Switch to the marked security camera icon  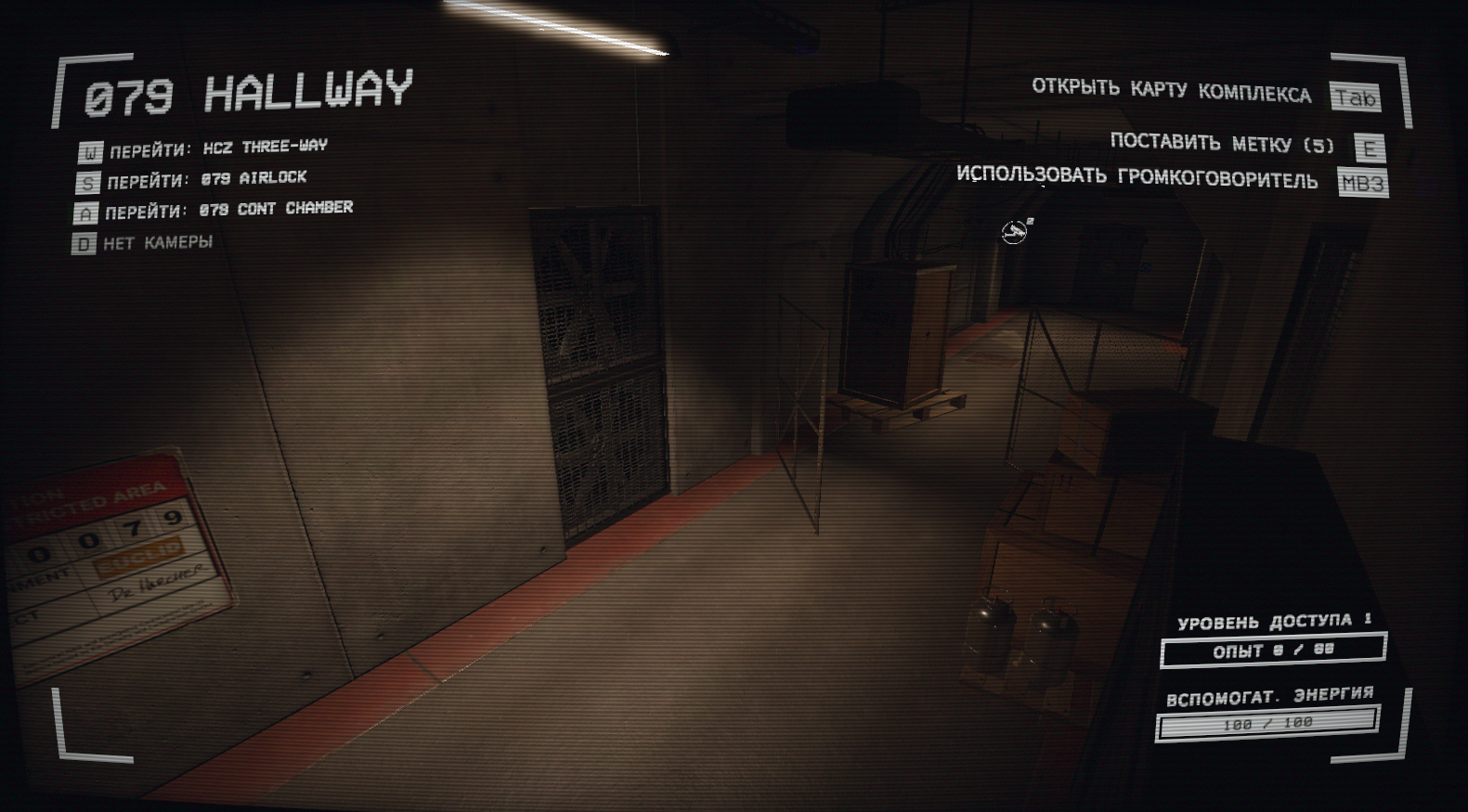point(1016,230)
